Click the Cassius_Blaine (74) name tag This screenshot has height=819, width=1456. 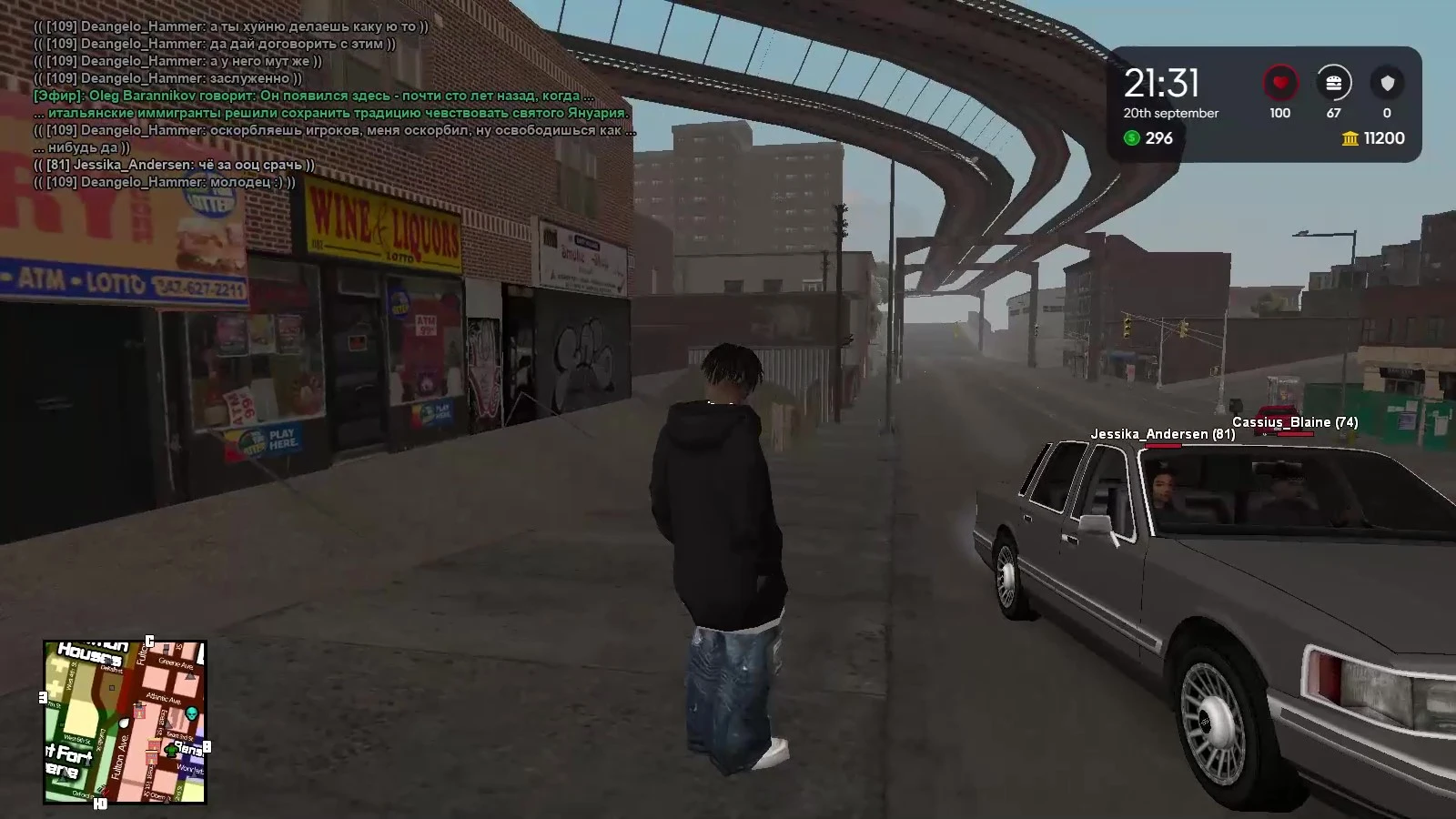click(x=1295, y=422)
